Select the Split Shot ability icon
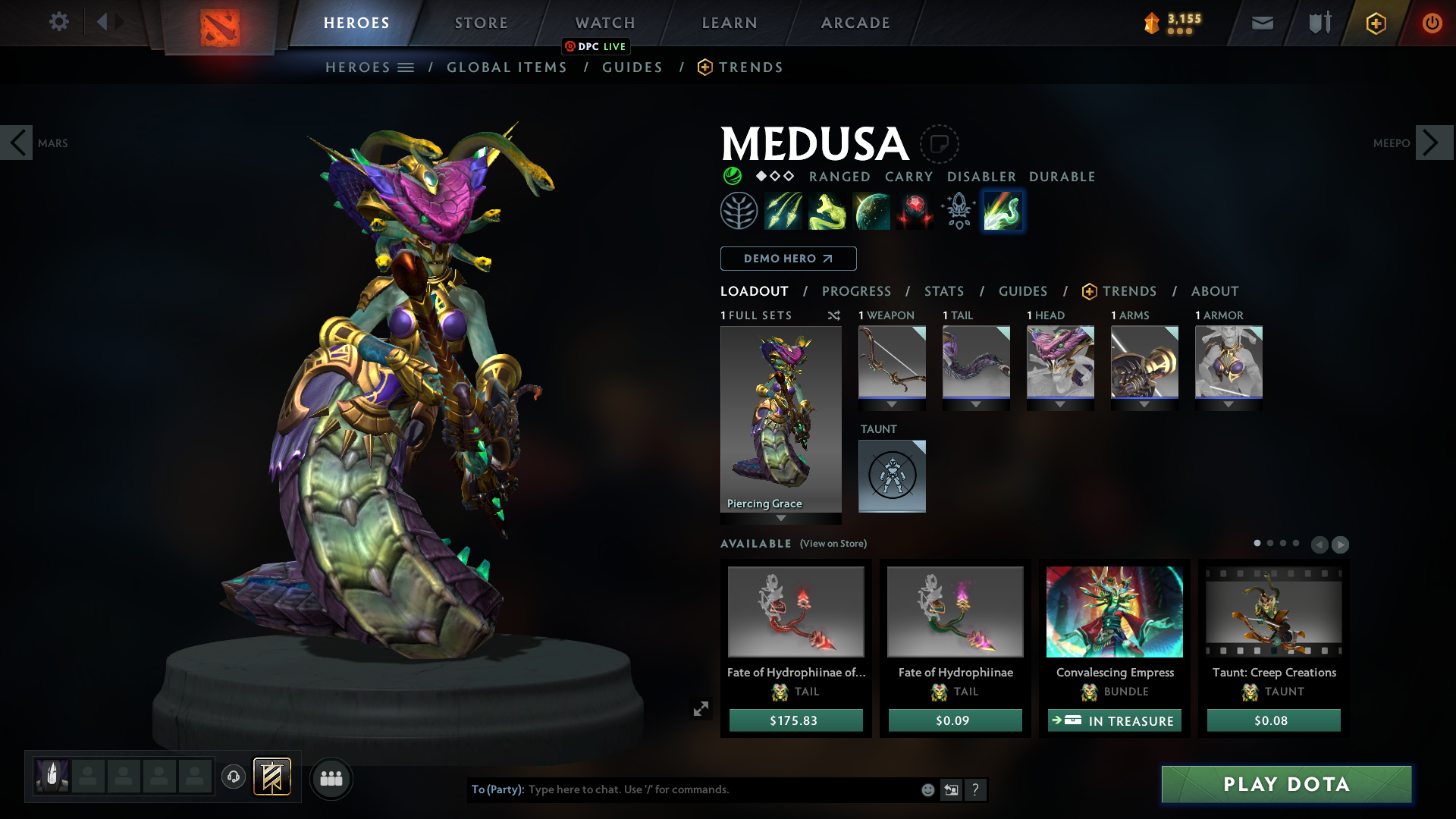The width and height of the screenshot is (1456, 819). tap(783, 211)
